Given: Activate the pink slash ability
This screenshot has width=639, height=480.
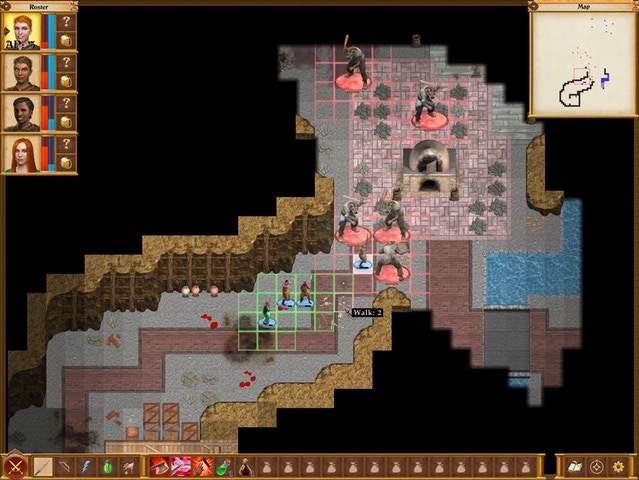Looking at the screenshot, I should (x=181, y=466).
